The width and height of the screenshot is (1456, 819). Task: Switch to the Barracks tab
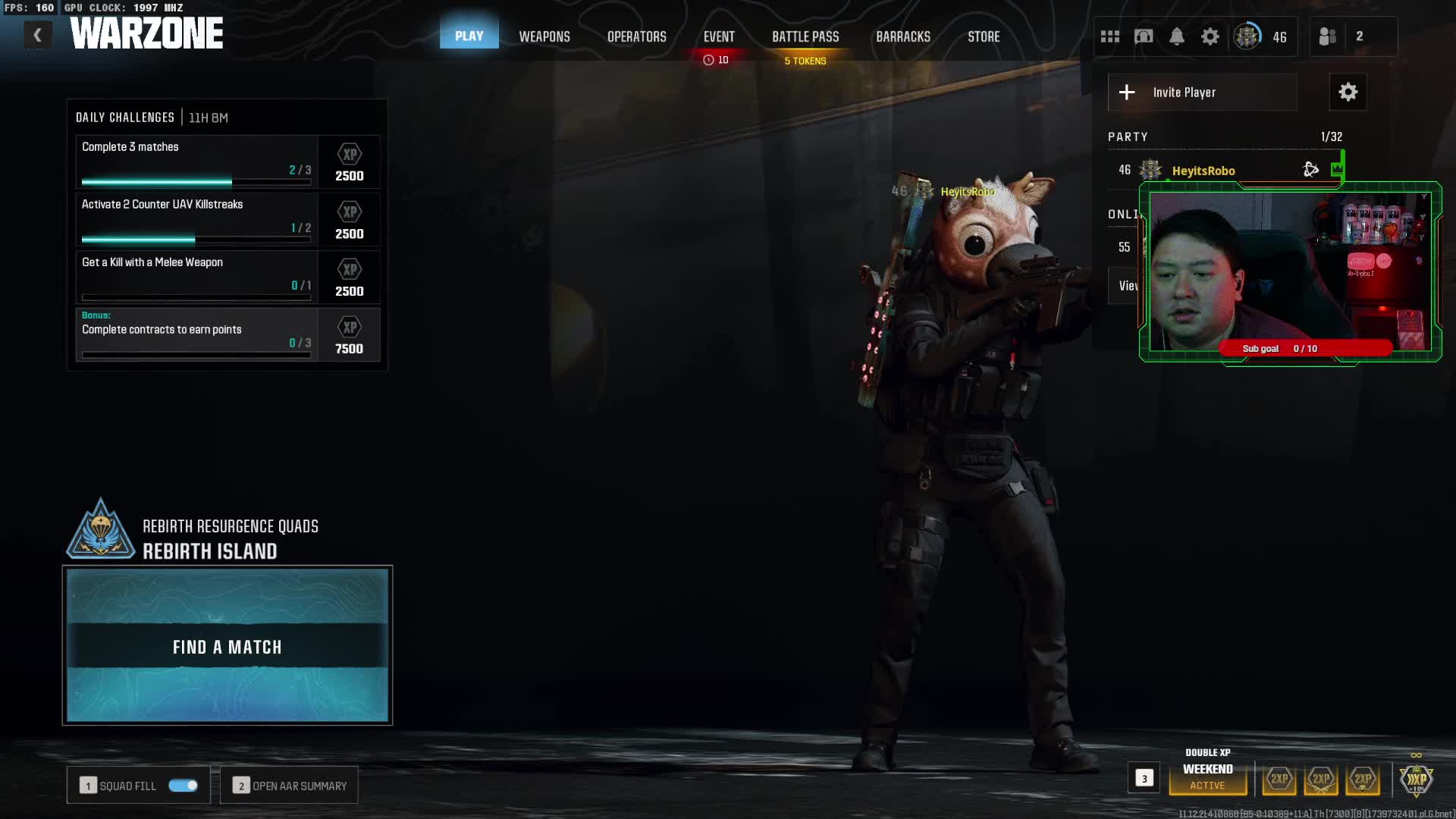point(902,36)
